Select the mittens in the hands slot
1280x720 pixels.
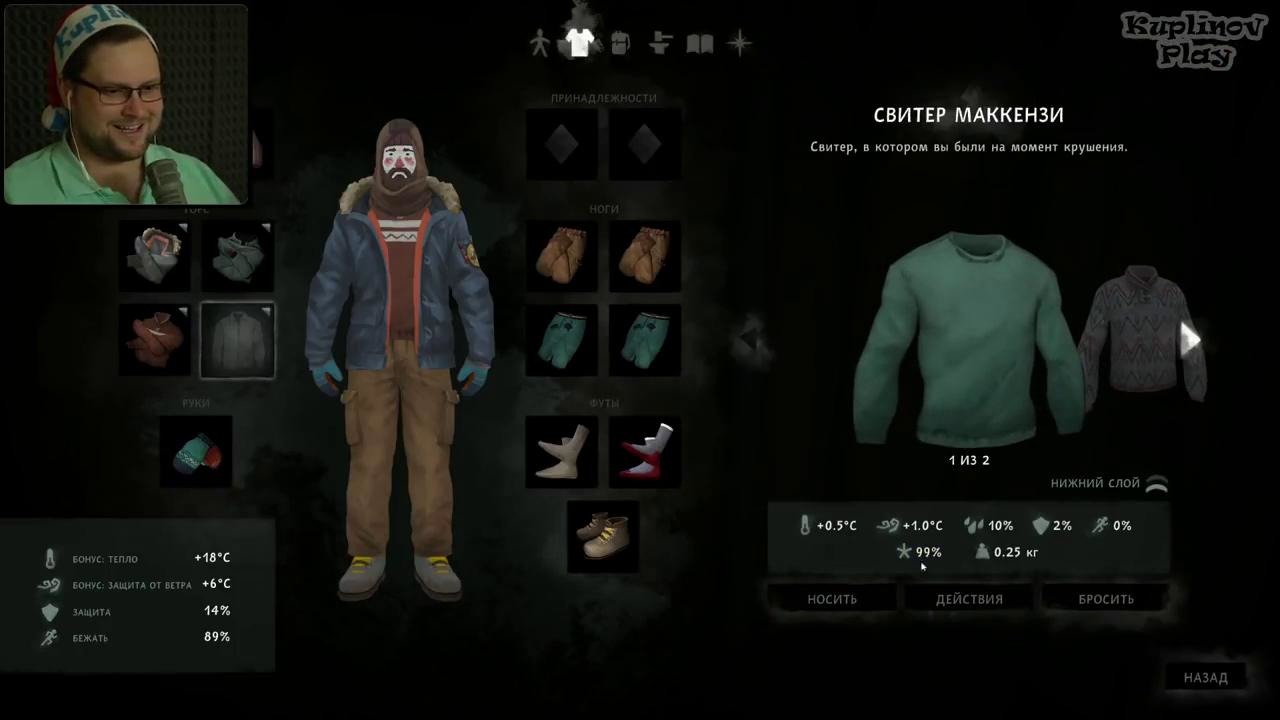pyautogui.click(x=196, y=451)
